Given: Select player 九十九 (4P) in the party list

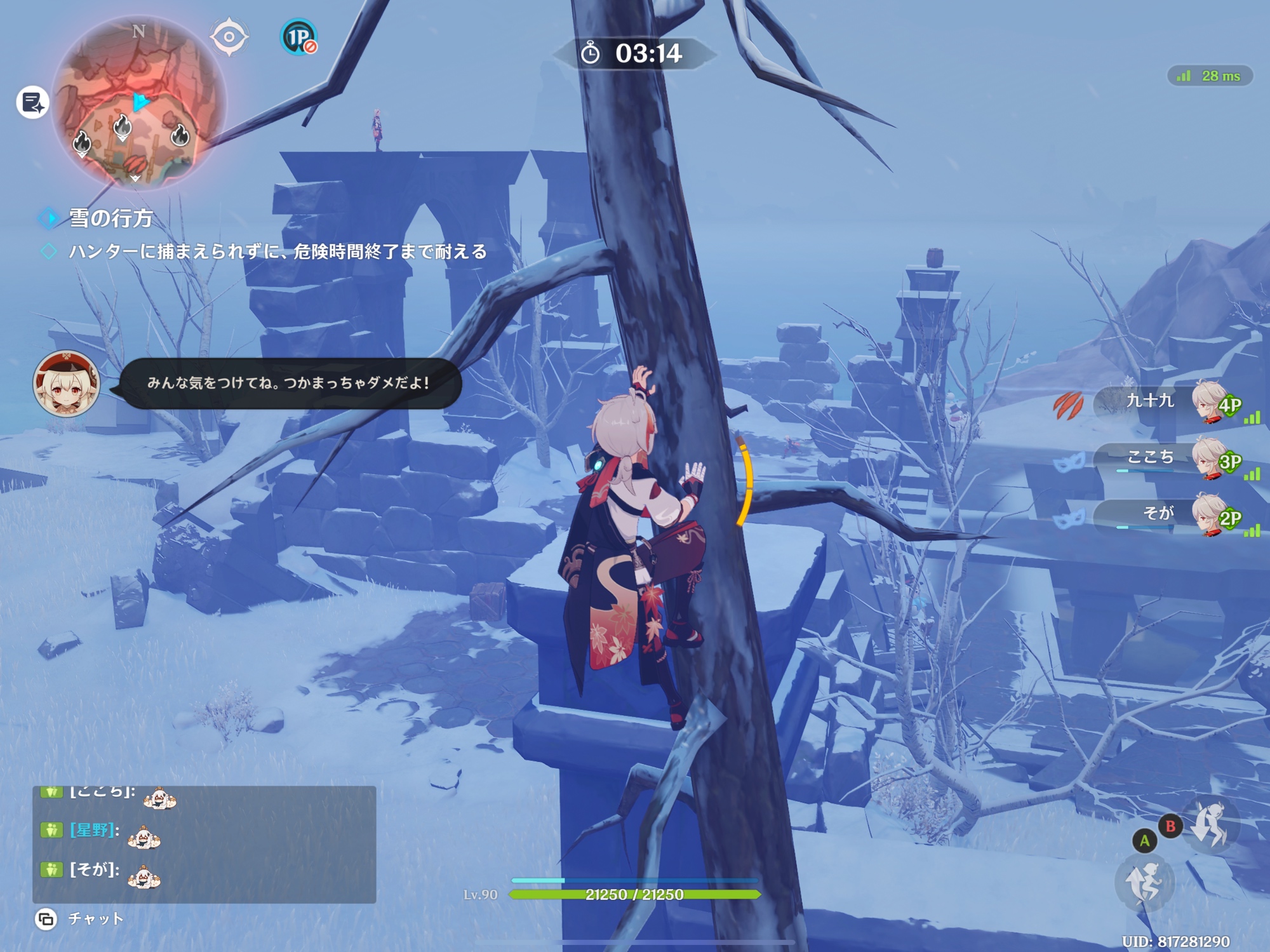Looking at the screenshot, I should pyautogui.click(x=1168, y=402).
